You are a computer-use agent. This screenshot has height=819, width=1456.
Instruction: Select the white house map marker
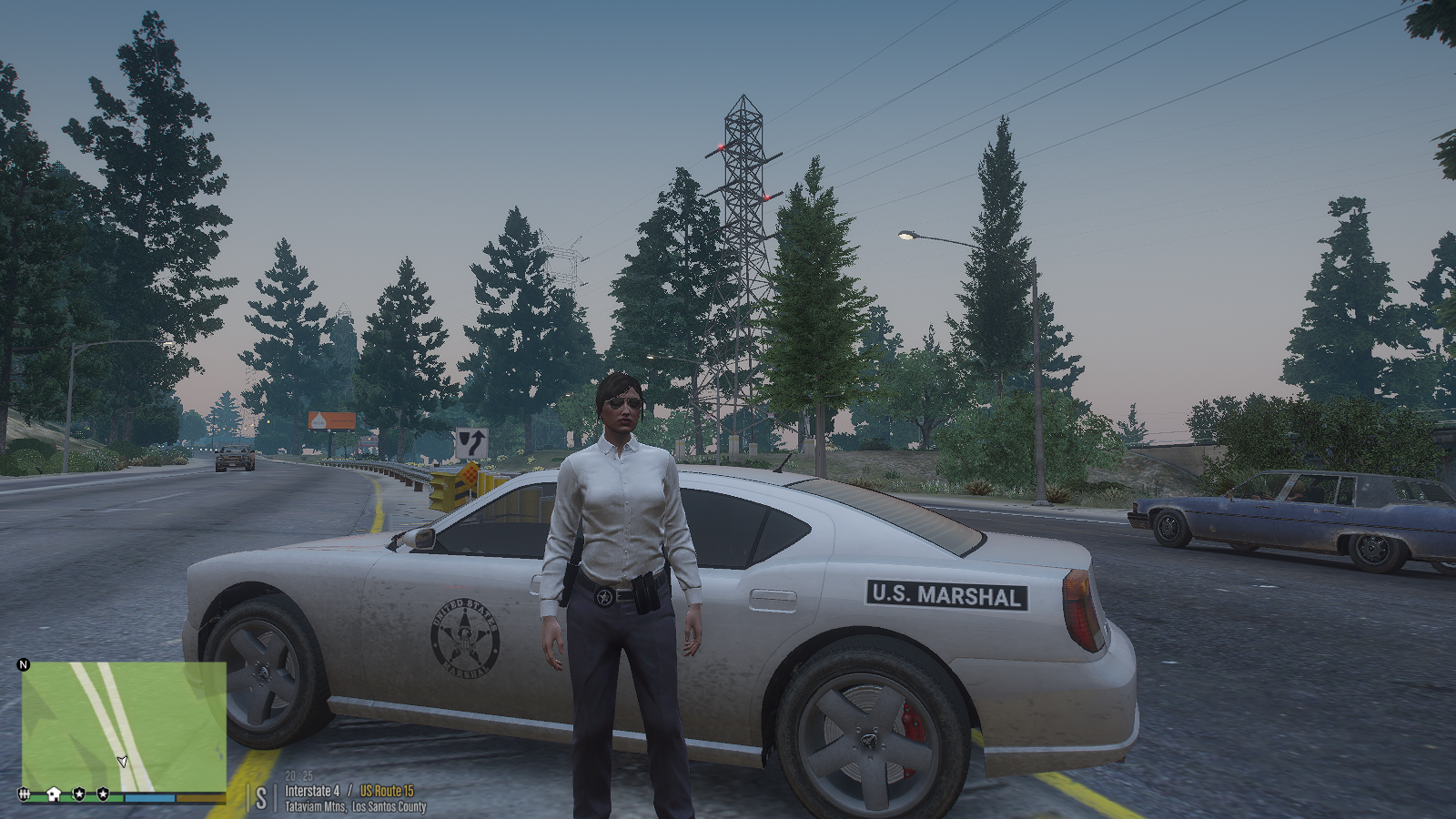tap(54, 794)
